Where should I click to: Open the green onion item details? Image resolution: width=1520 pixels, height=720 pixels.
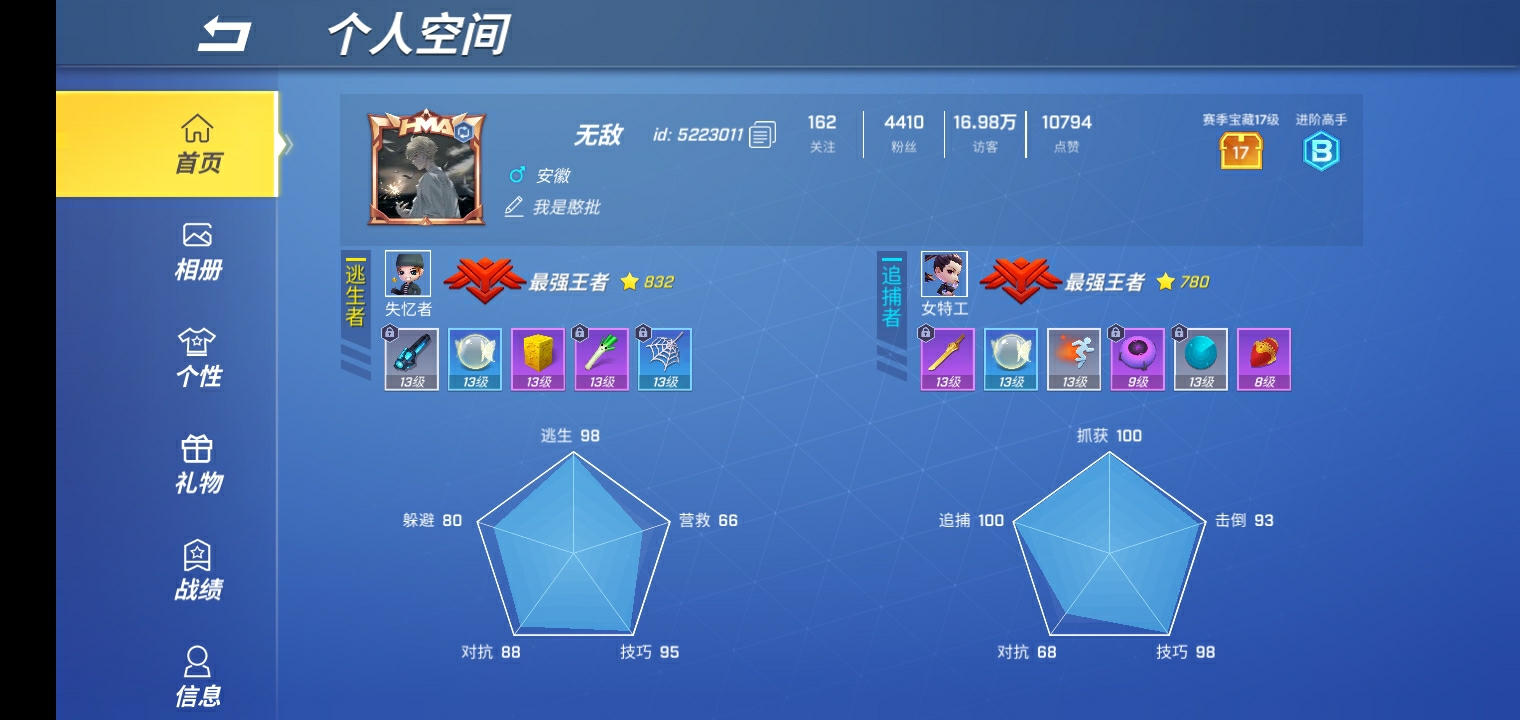point(601,358)
